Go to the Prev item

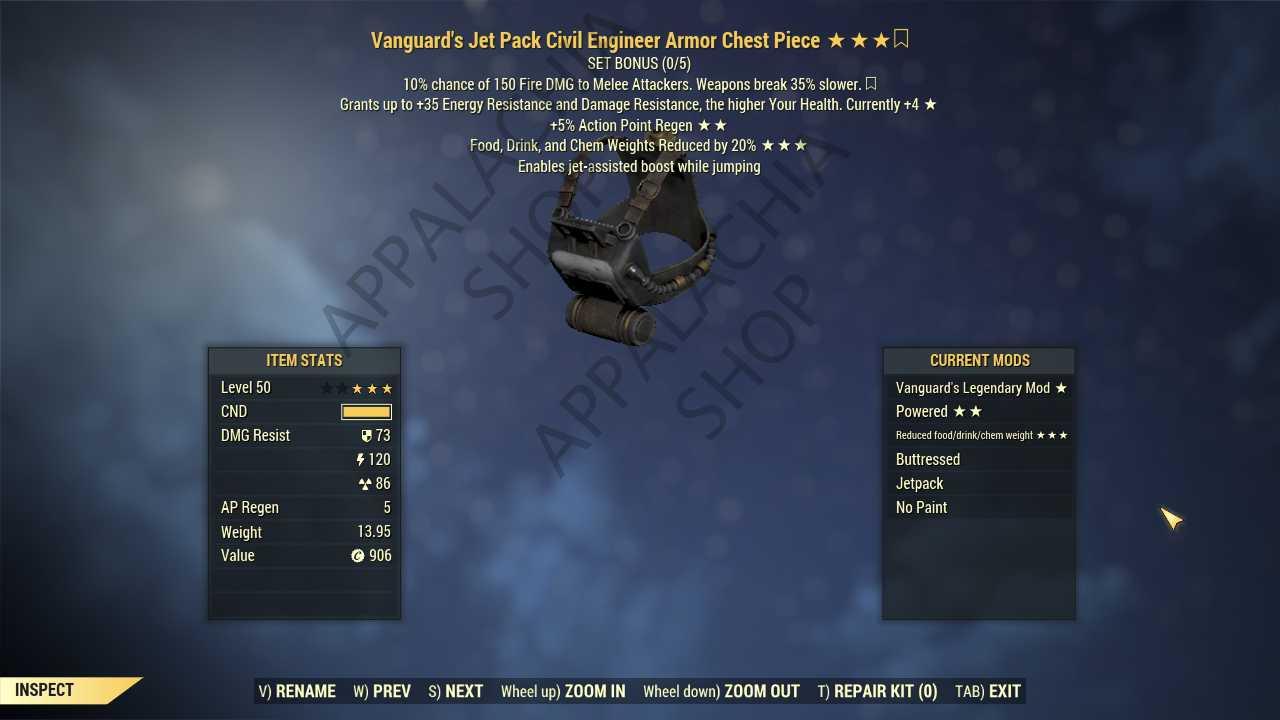click(x=382, y=691)
